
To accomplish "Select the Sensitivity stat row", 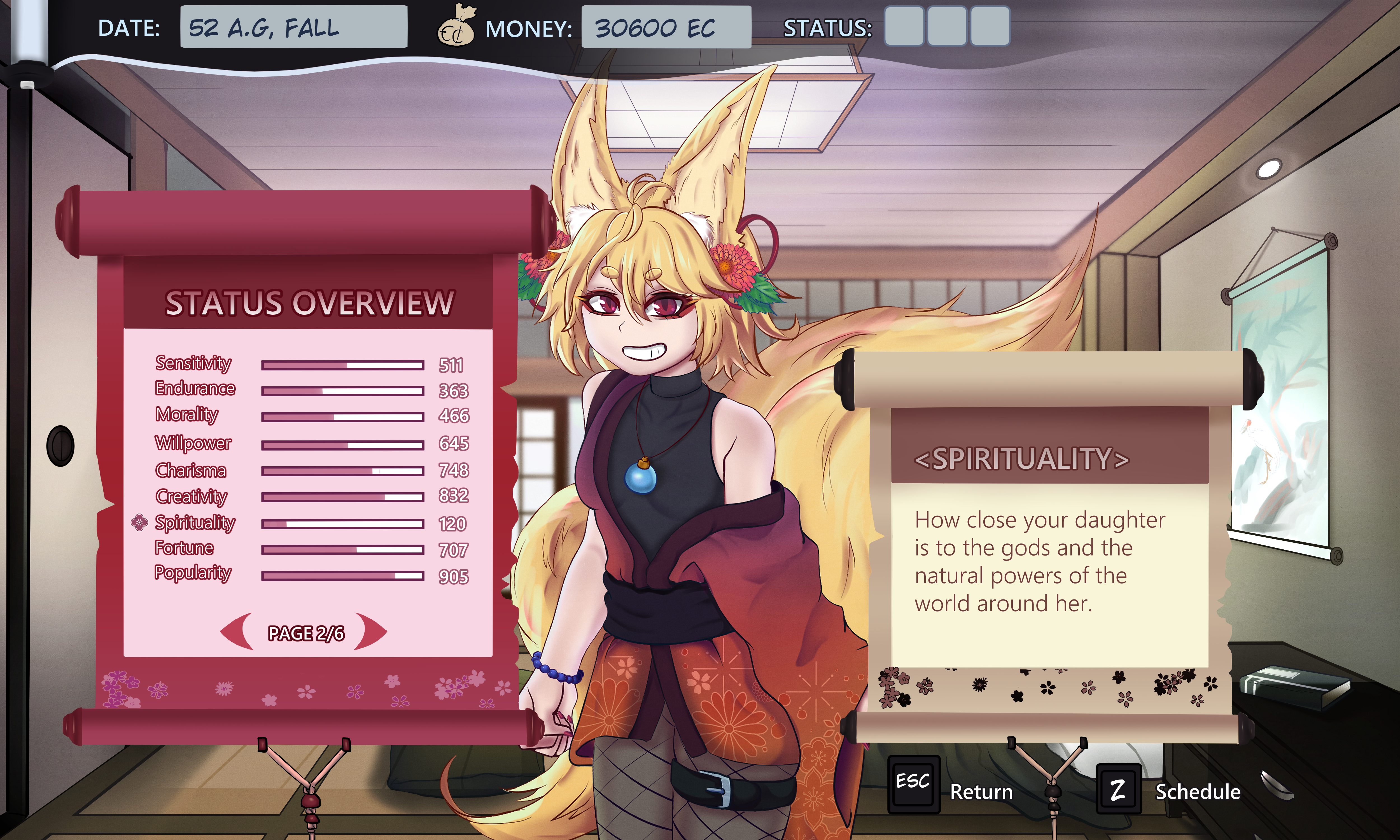I will coord(193,363).
